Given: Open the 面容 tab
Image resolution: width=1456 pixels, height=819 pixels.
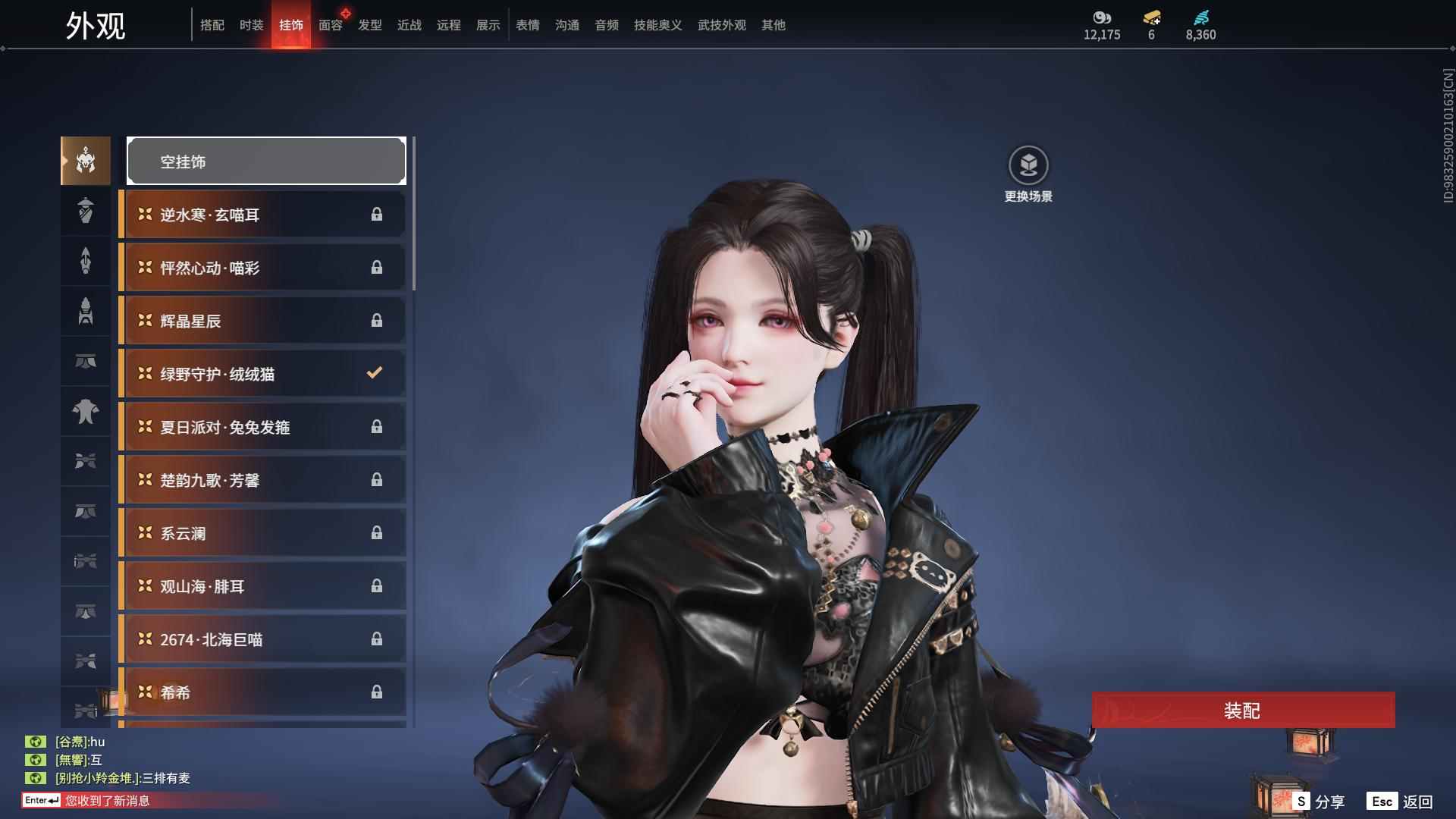Looking at the screenshot, I should [x=331, y=25].
